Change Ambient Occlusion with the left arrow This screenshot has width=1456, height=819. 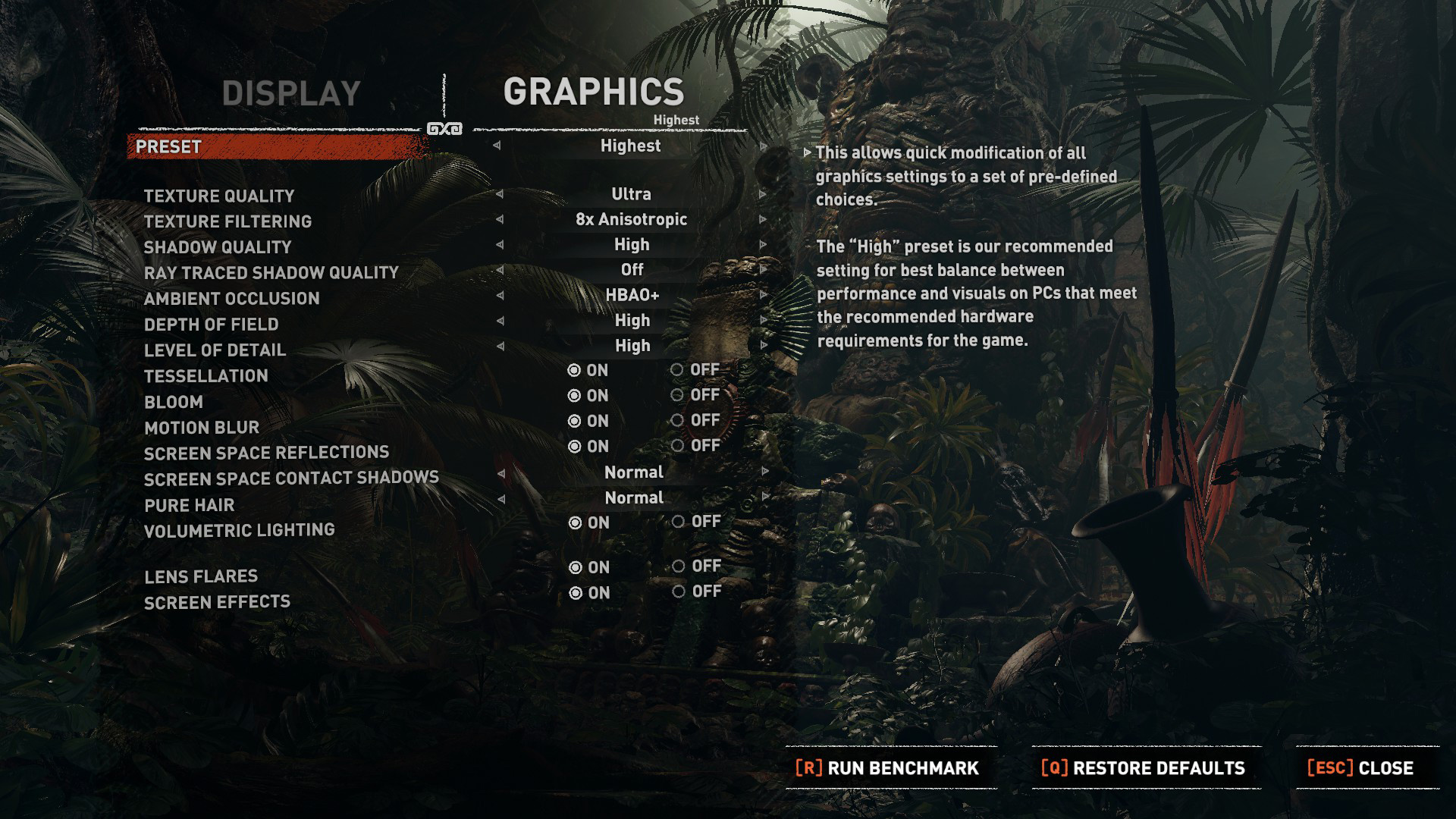pos(499,296)
